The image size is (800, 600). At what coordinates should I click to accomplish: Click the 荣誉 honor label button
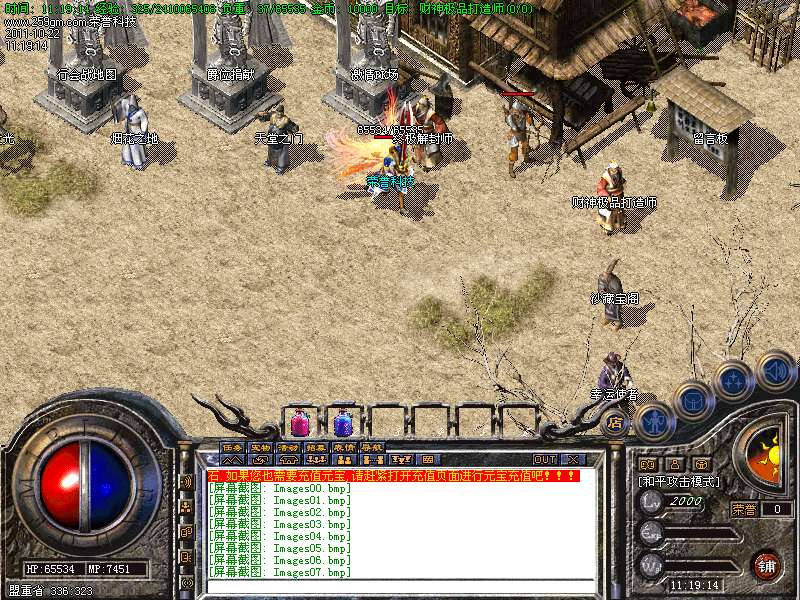pos(745,509)
